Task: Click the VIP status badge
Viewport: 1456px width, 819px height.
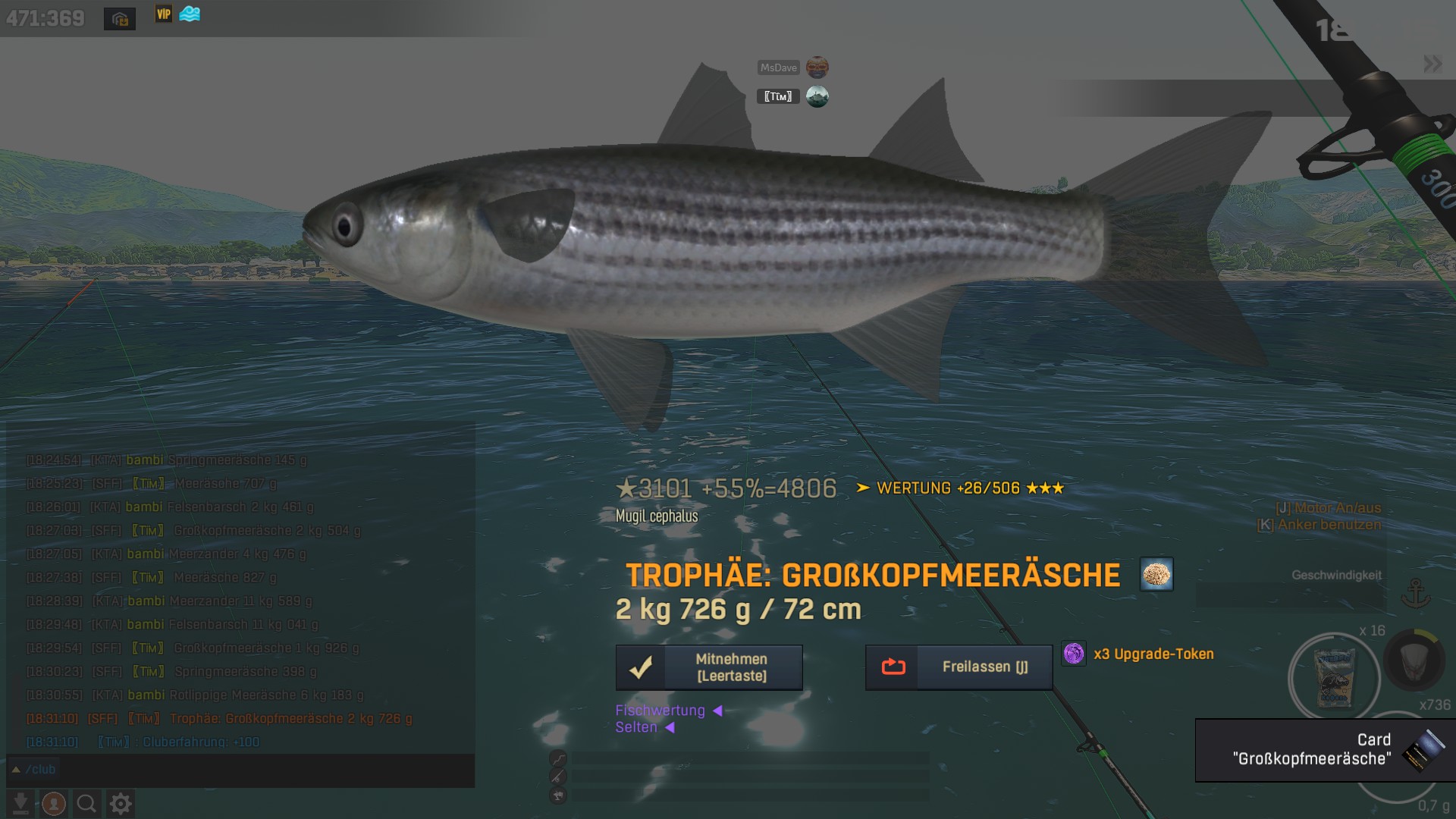Action: coord(164,14)
